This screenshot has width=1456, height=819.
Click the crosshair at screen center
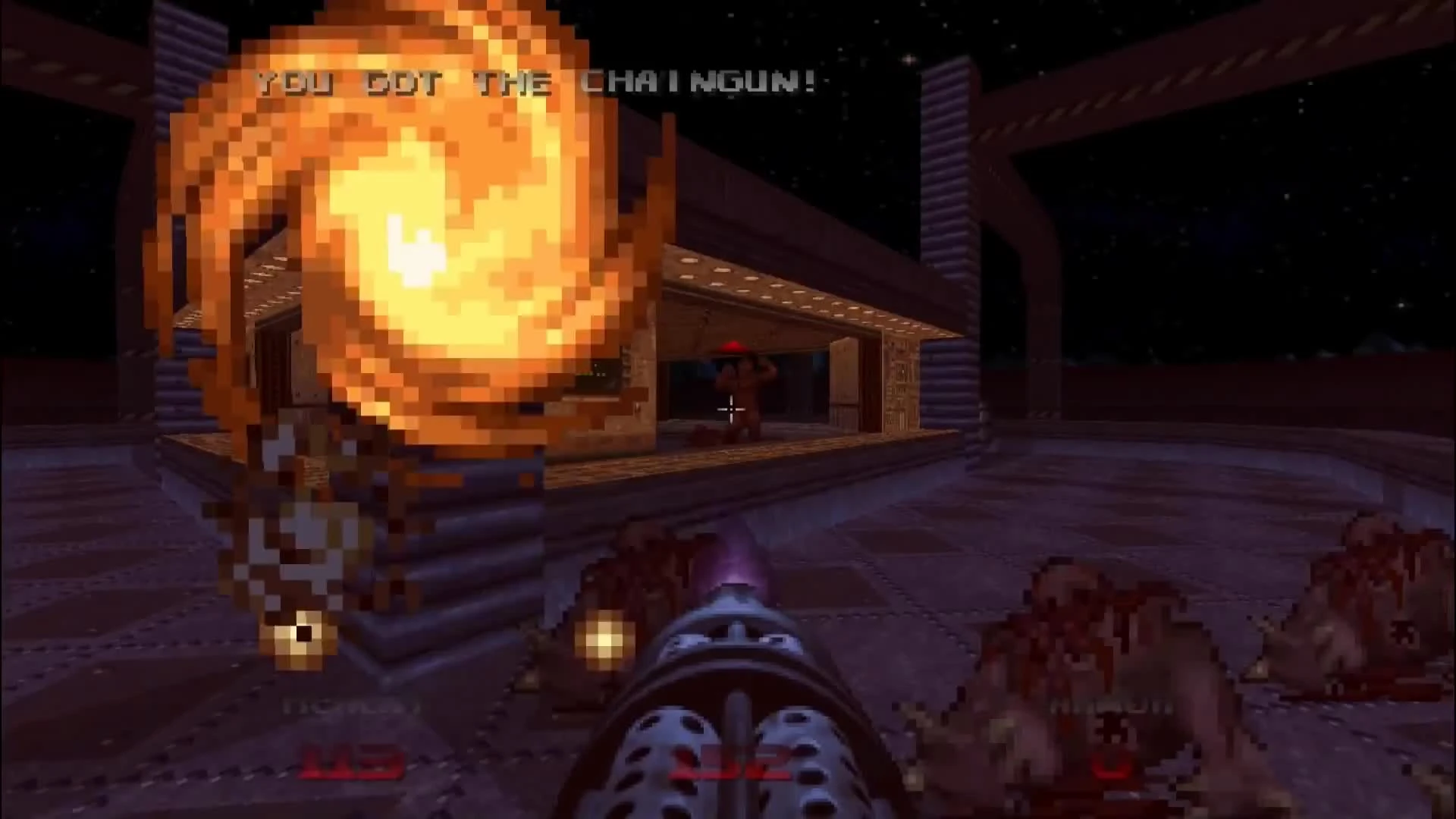tap(730, 409)
